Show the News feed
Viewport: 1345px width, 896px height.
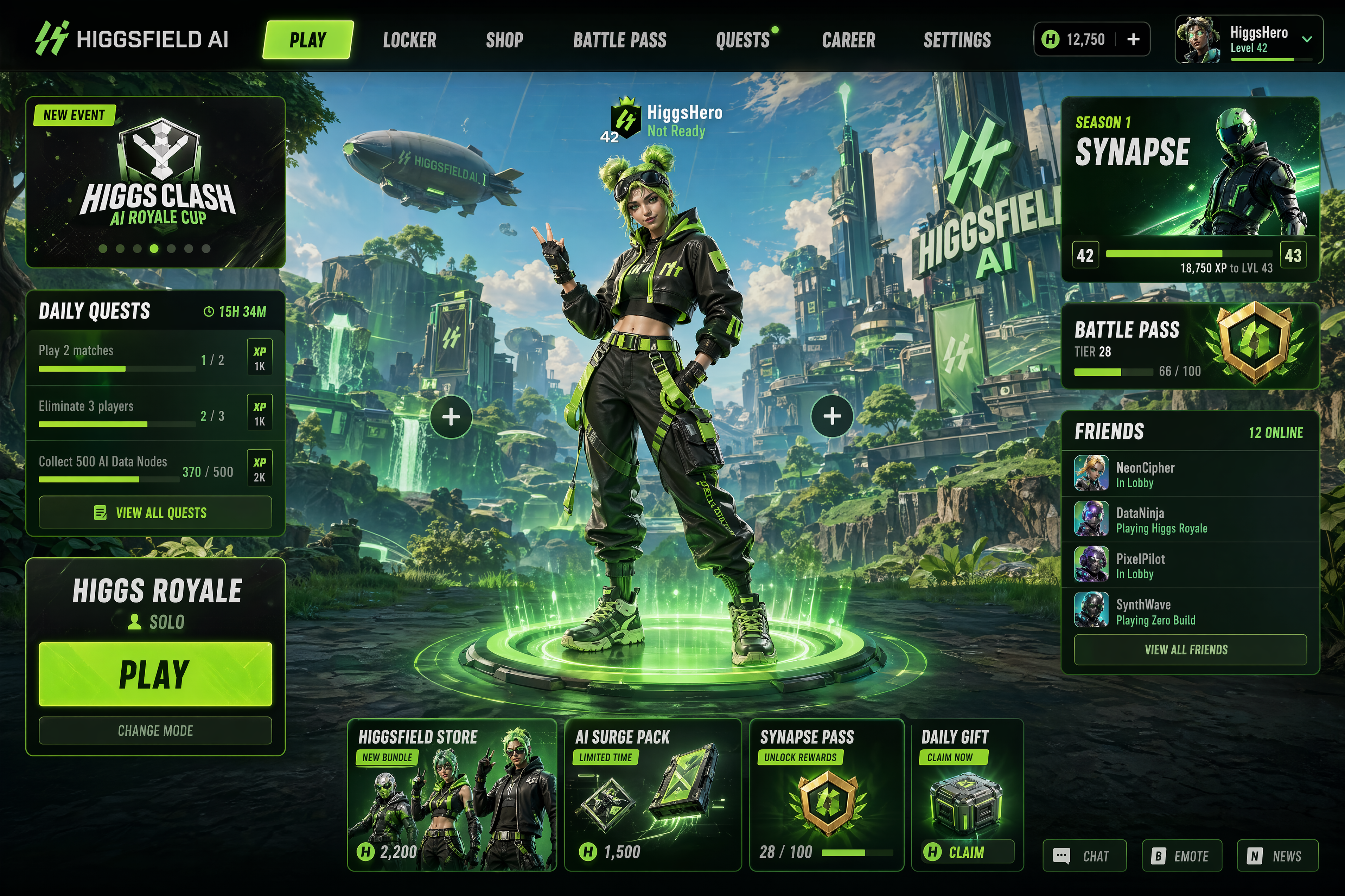(1277, 856)
